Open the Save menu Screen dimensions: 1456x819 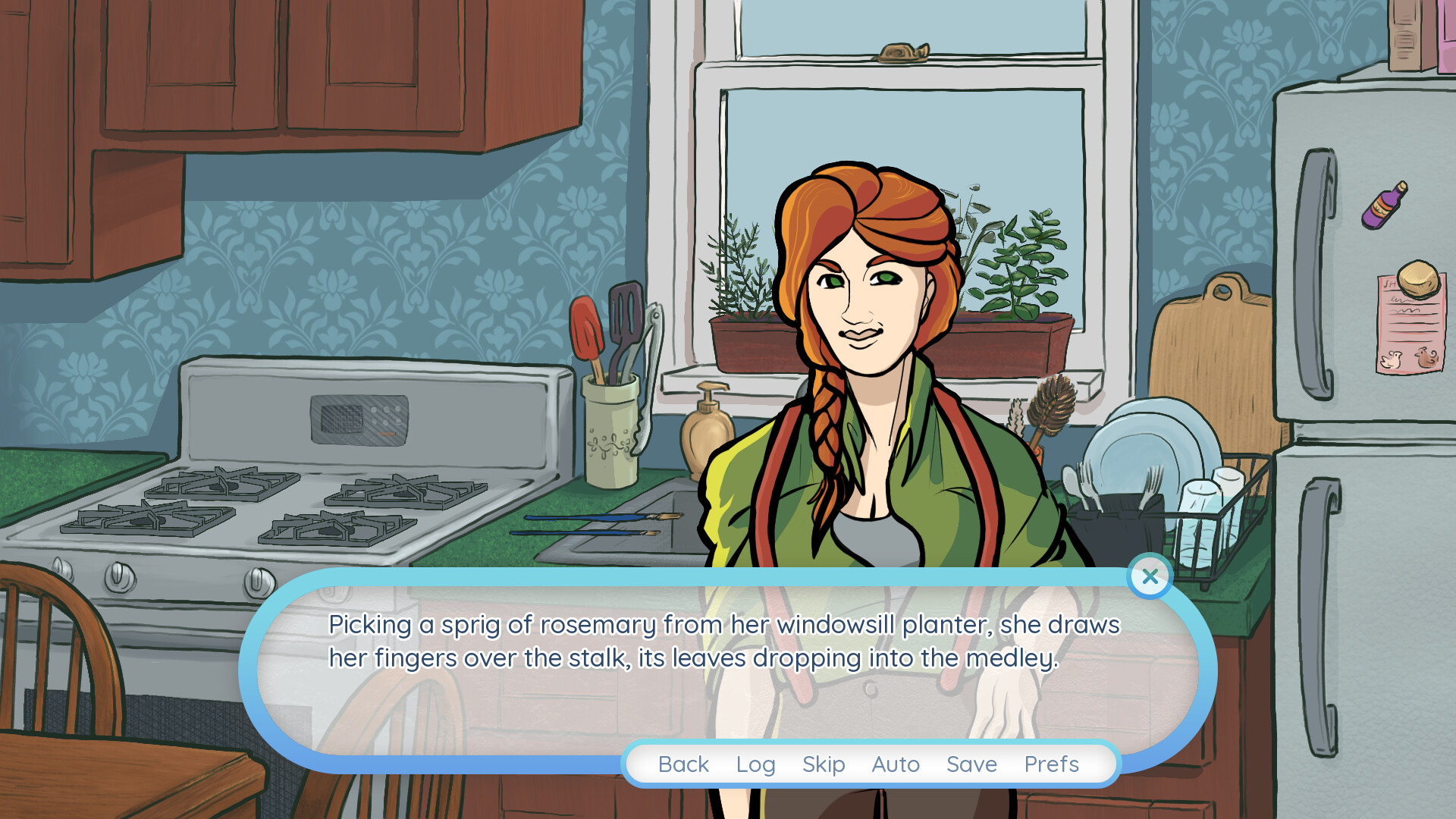971,764
